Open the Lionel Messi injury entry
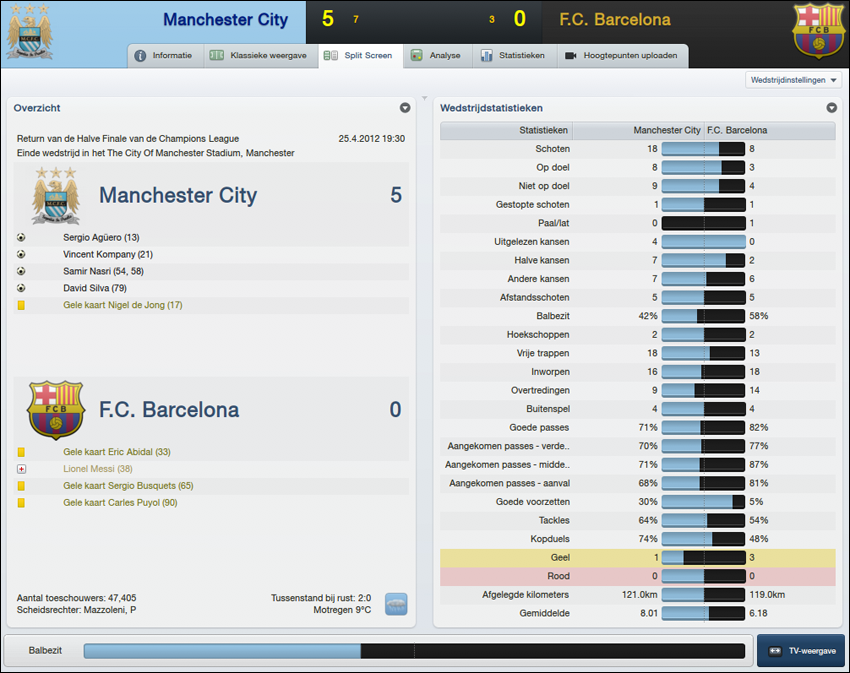The height and width of the screenshot is (673, 850). point(98,469)
